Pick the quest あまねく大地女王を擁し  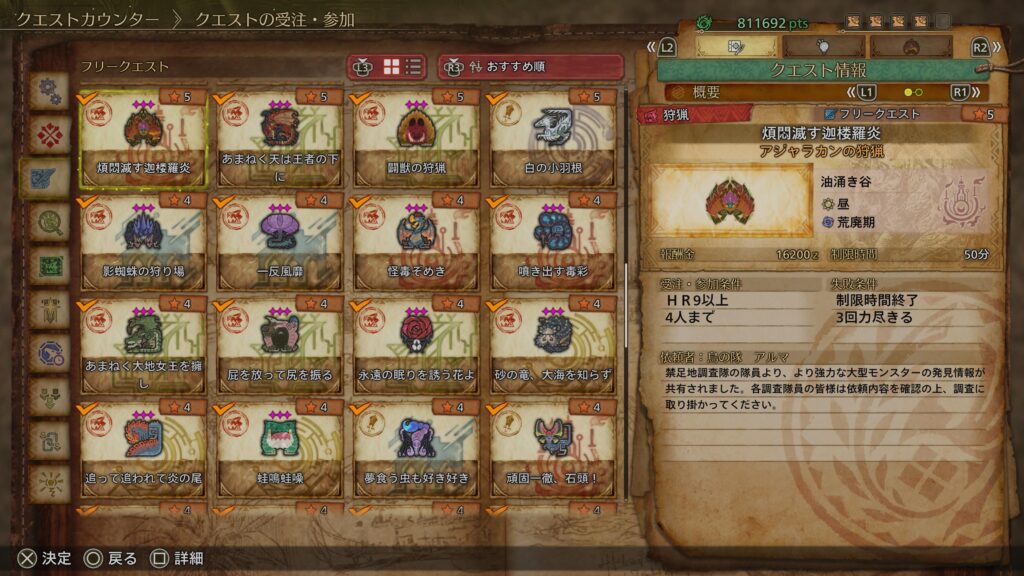pos(143,347)
